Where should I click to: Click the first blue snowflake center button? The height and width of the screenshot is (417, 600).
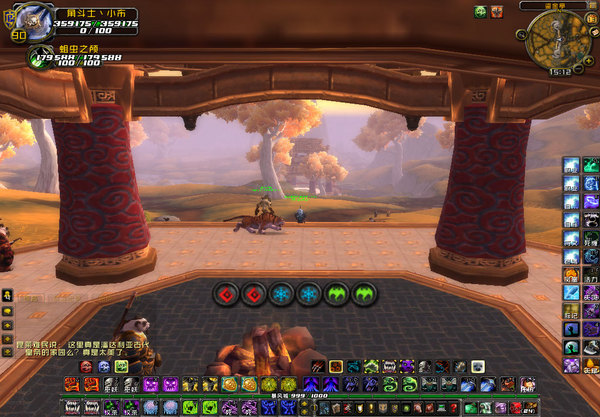tap(281, 294)
